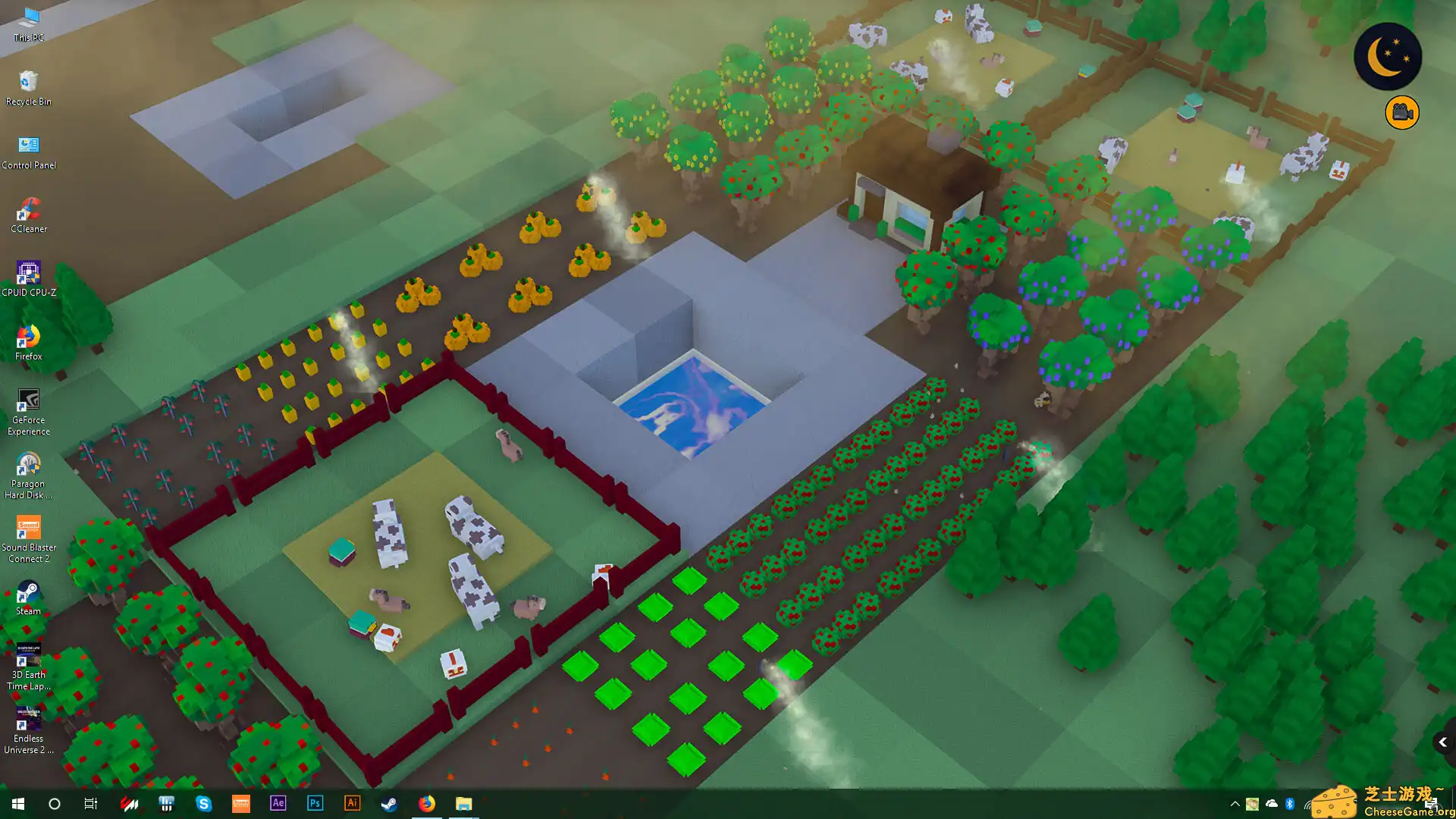The width and height of the screenshot is (1456, 819).
Task: Expand the collapsed right-edge arrow panel
Action: click(x=1443, y=742)
